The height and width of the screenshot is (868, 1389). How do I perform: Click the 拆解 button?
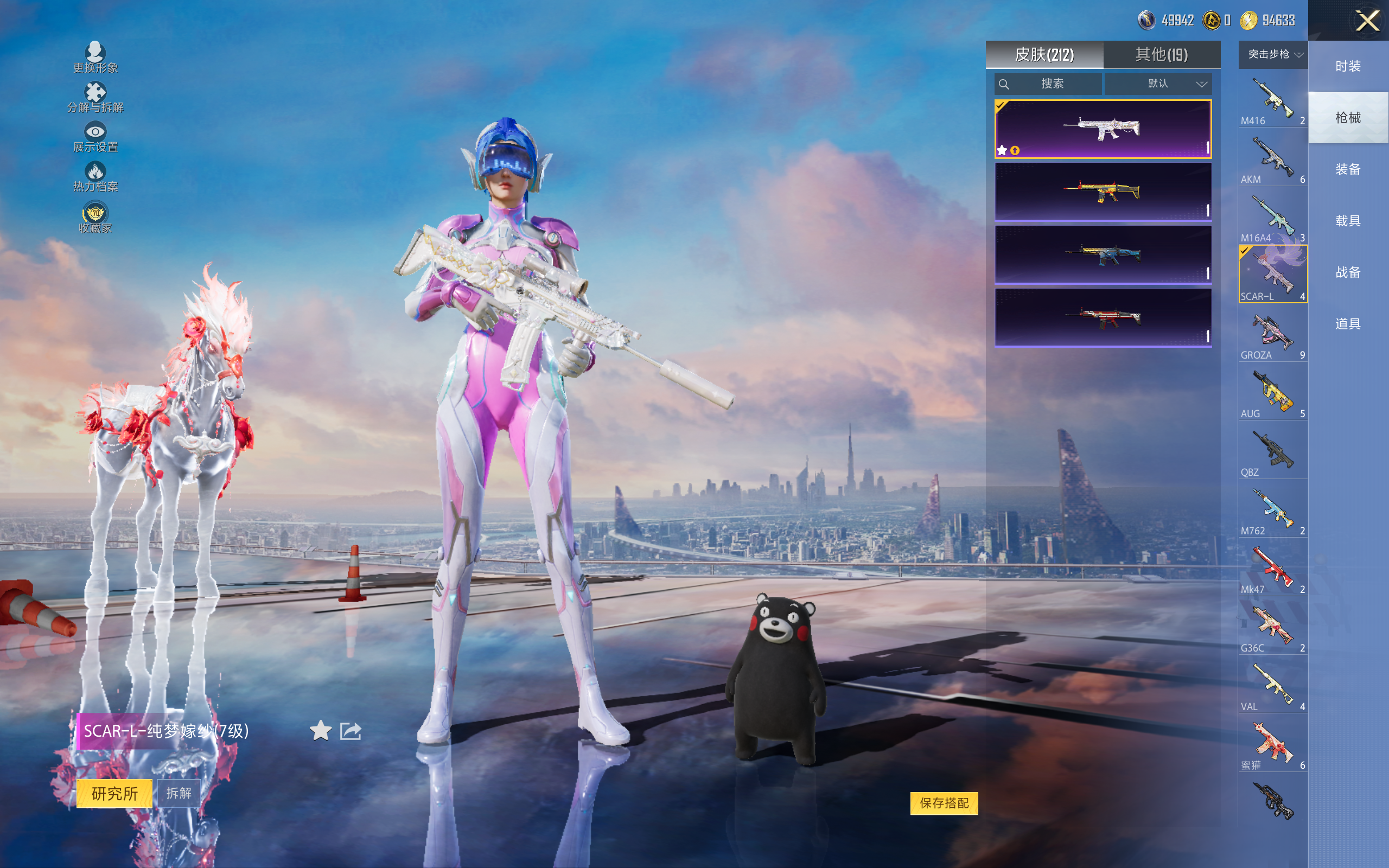point(179,793)
